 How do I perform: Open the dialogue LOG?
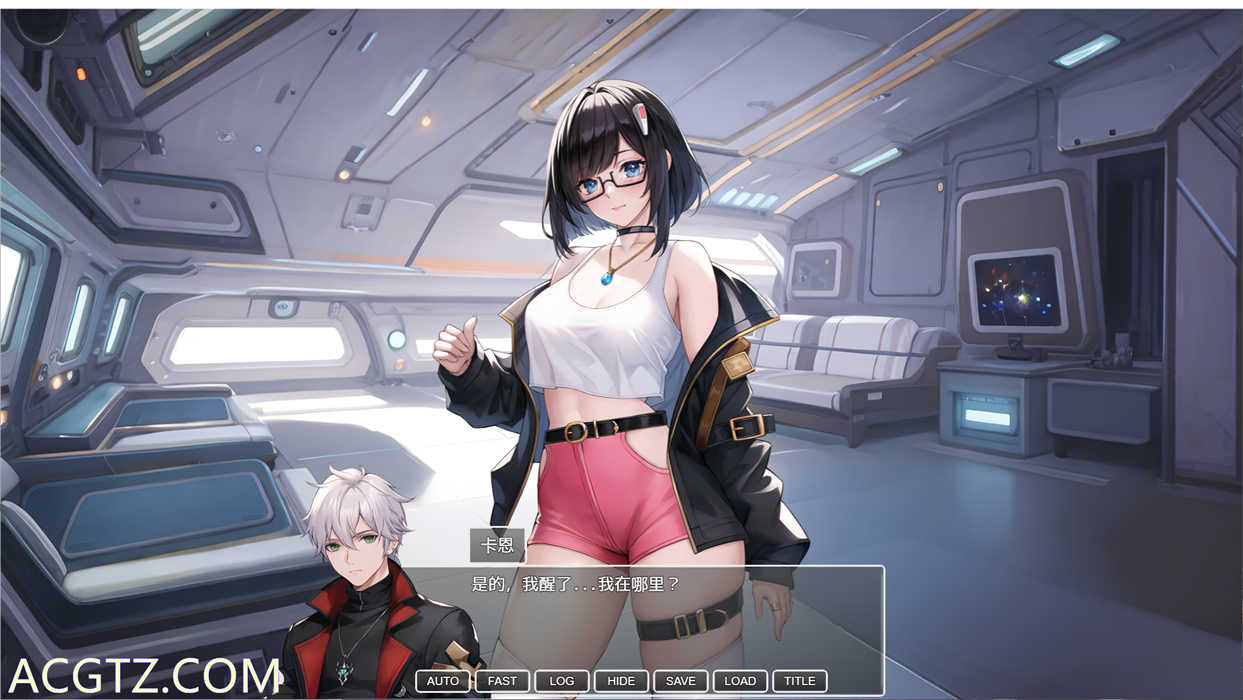562,681
